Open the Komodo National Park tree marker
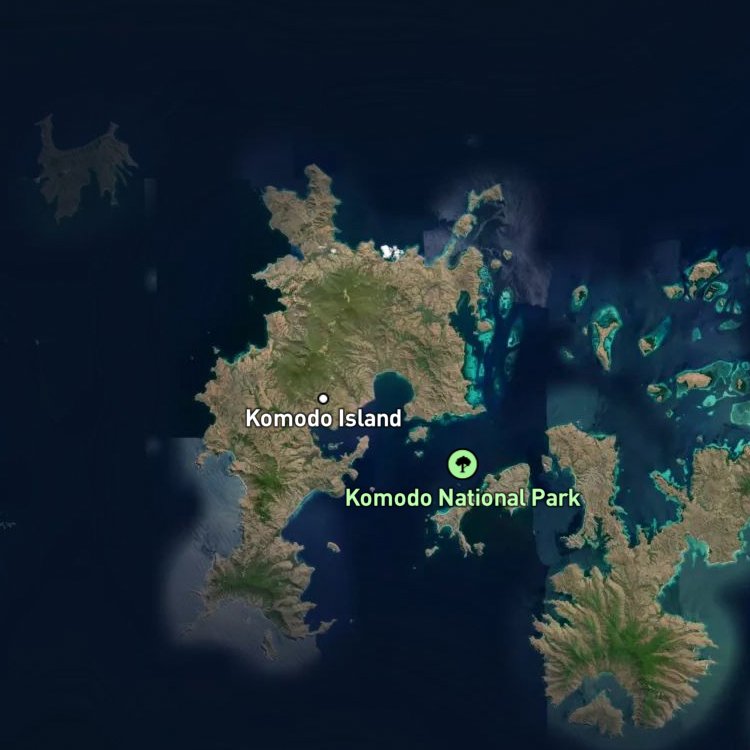This screenshot has width=750, height=750. click(462, 463)
